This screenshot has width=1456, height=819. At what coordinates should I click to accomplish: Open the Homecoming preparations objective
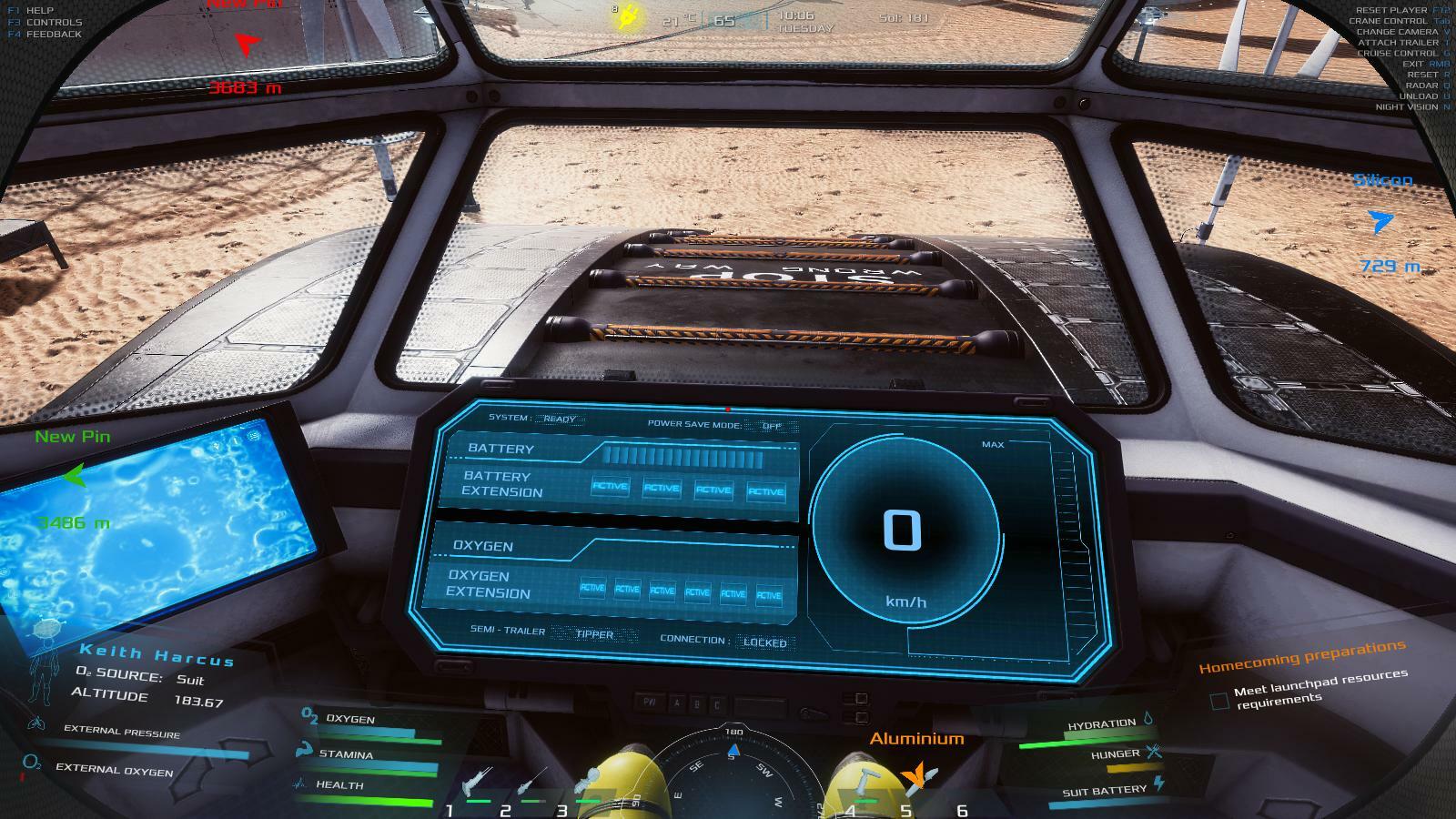(1301, 656)
